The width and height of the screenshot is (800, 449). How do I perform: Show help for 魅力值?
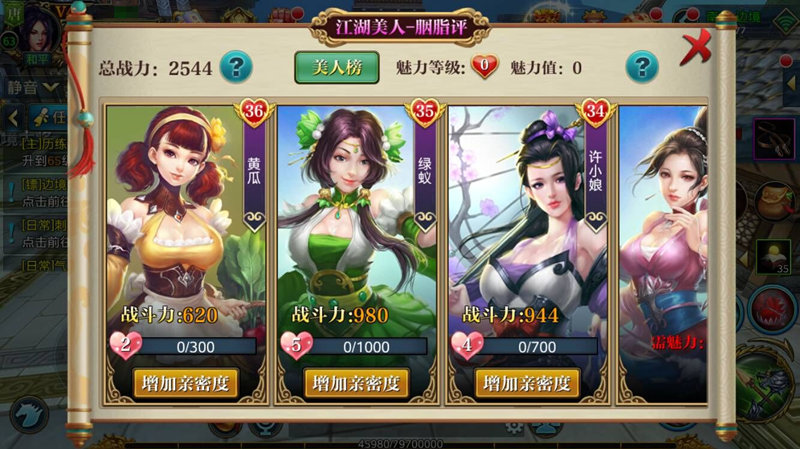641,67
